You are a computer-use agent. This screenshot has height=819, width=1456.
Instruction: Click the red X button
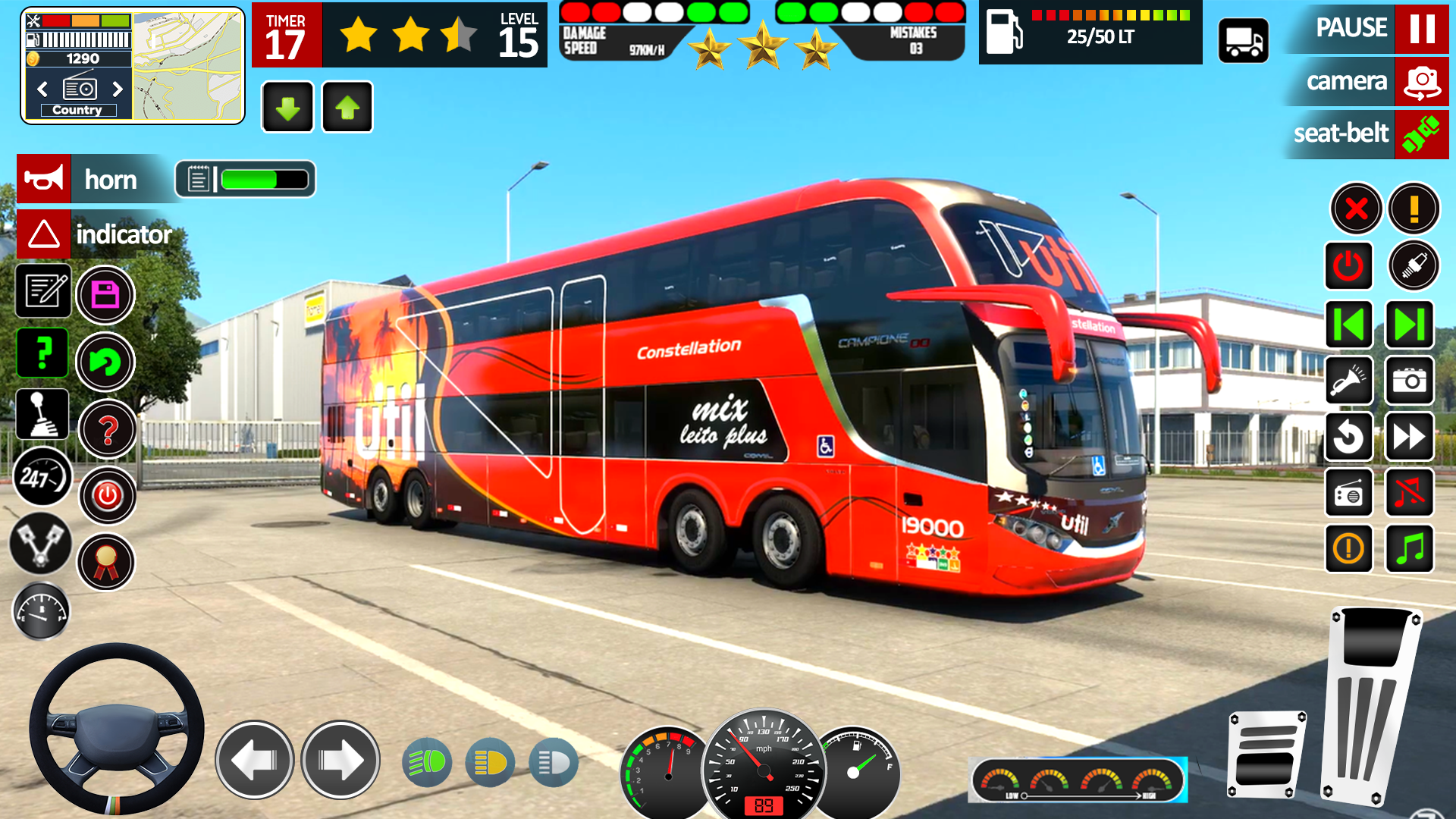tap(1356, 209)
